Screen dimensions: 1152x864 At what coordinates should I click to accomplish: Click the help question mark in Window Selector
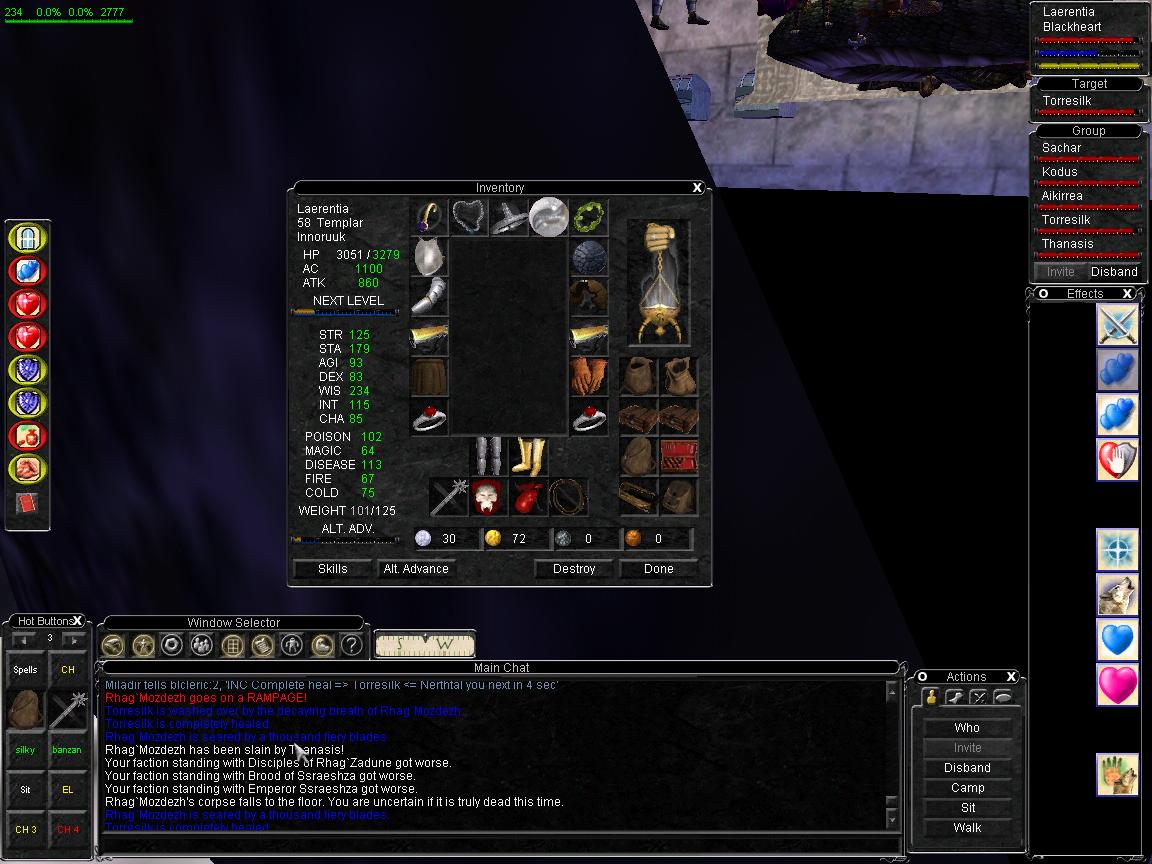coord(351,645)
